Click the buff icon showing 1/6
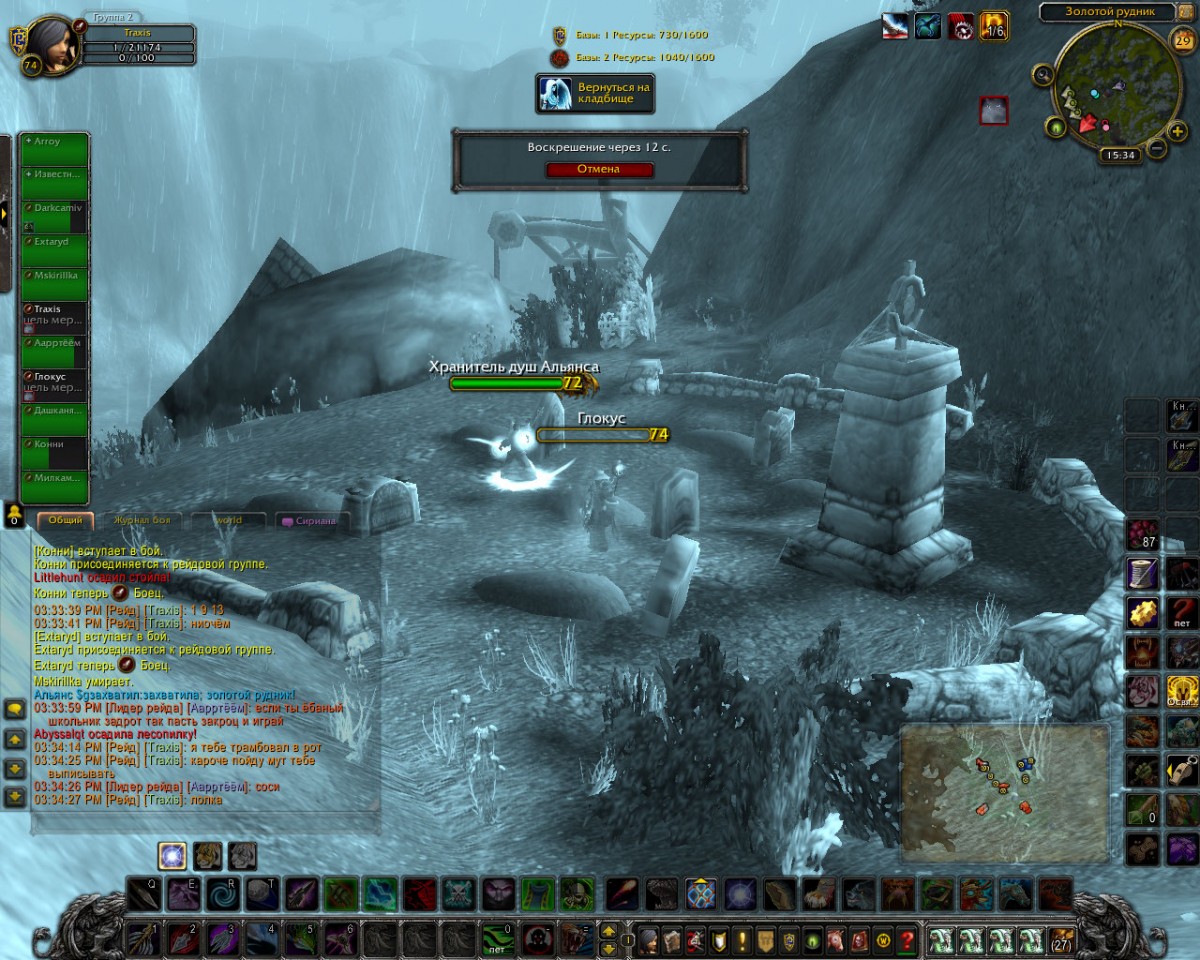The width and height of the screenshot is (1200, 960). [x=993, y=26]
